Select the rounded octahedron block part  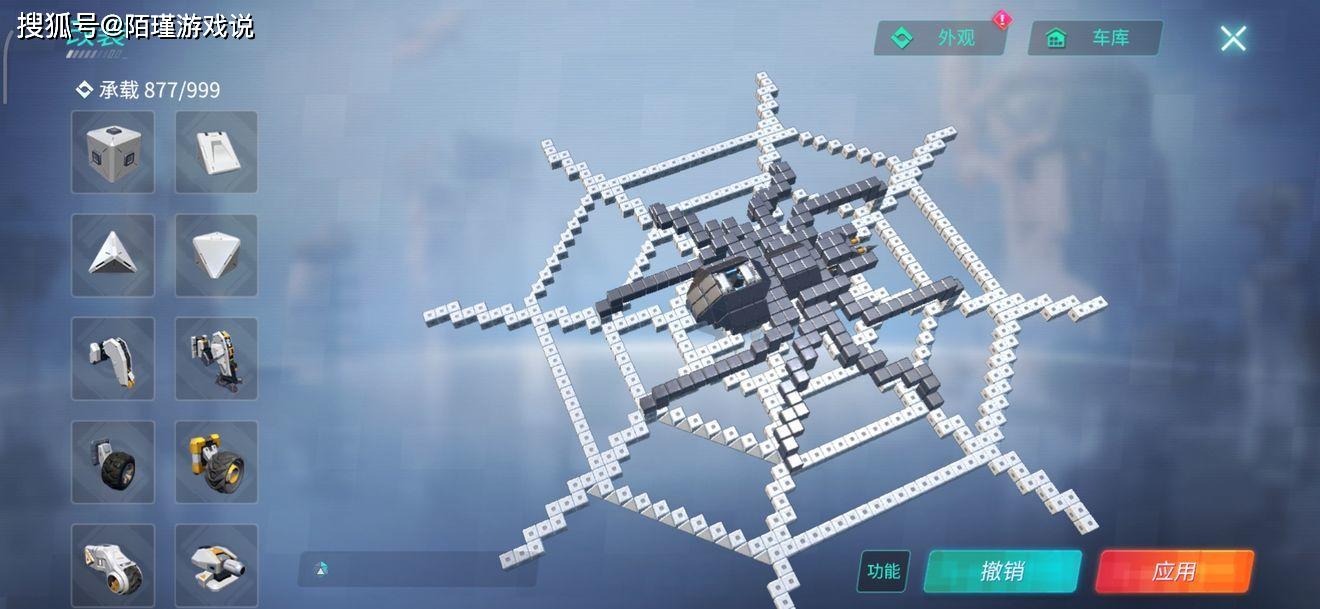click(216, 255)
